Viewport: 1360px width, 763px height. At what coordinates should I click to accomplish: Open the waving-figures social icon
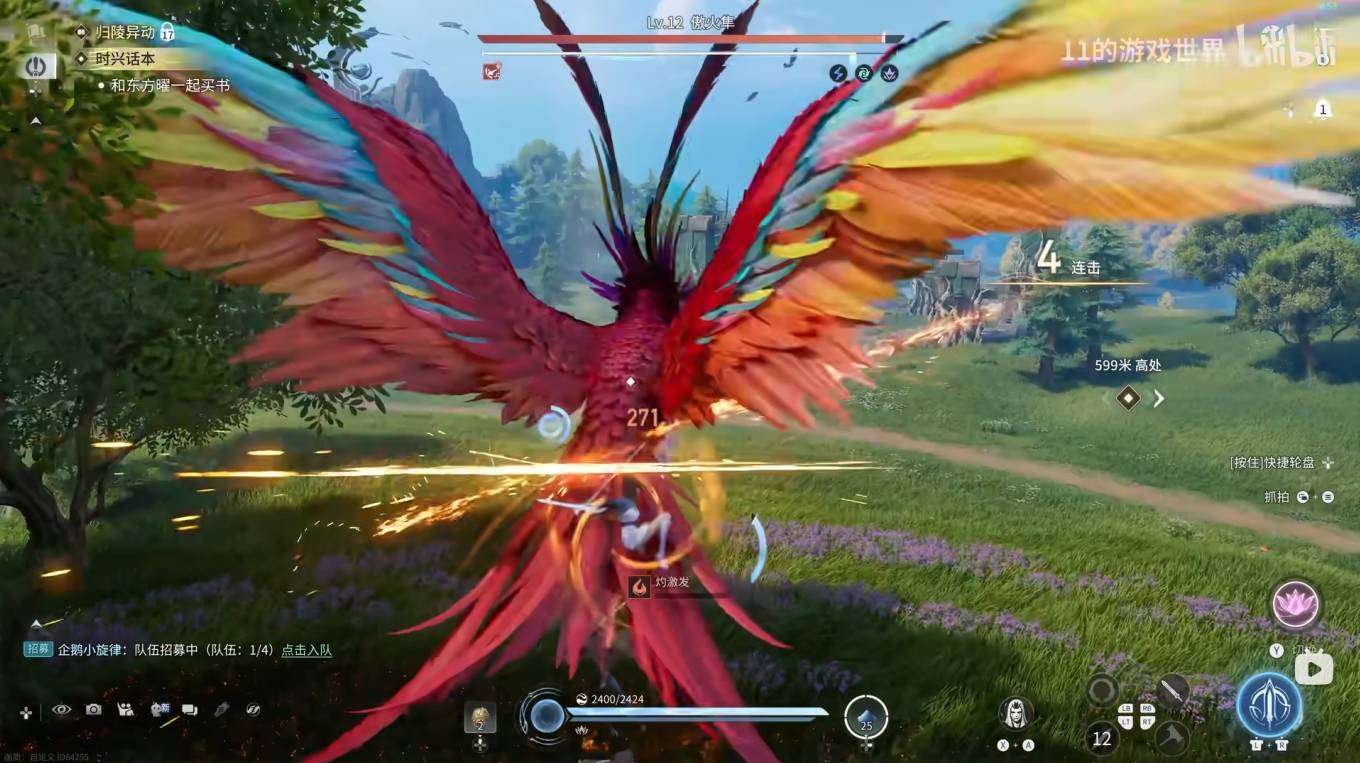coord(126,709)
